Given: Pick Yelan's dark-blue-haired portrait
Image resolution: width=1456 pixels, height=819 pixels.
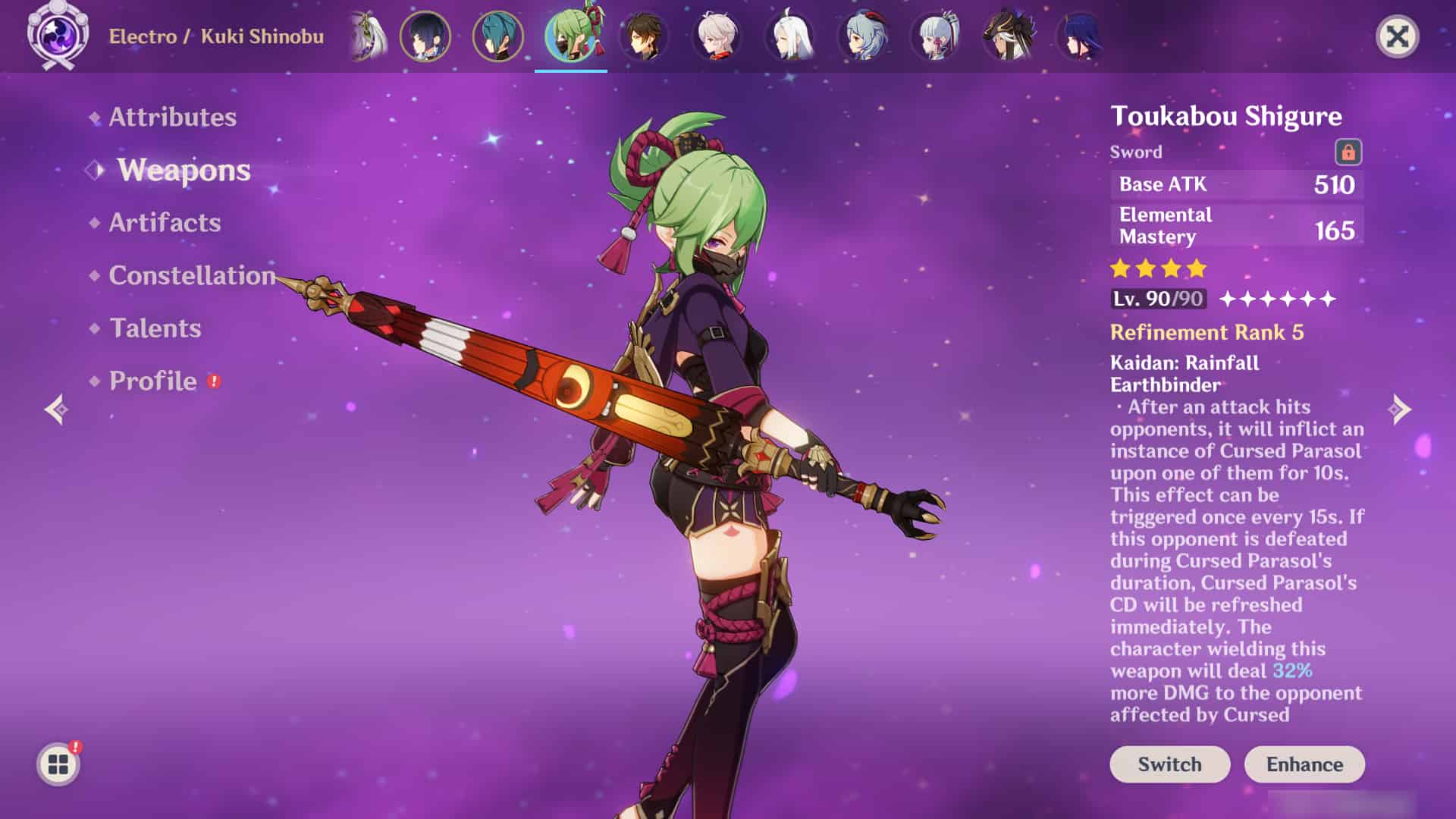Looking at the screenshot, I should (x=425, y=36).
